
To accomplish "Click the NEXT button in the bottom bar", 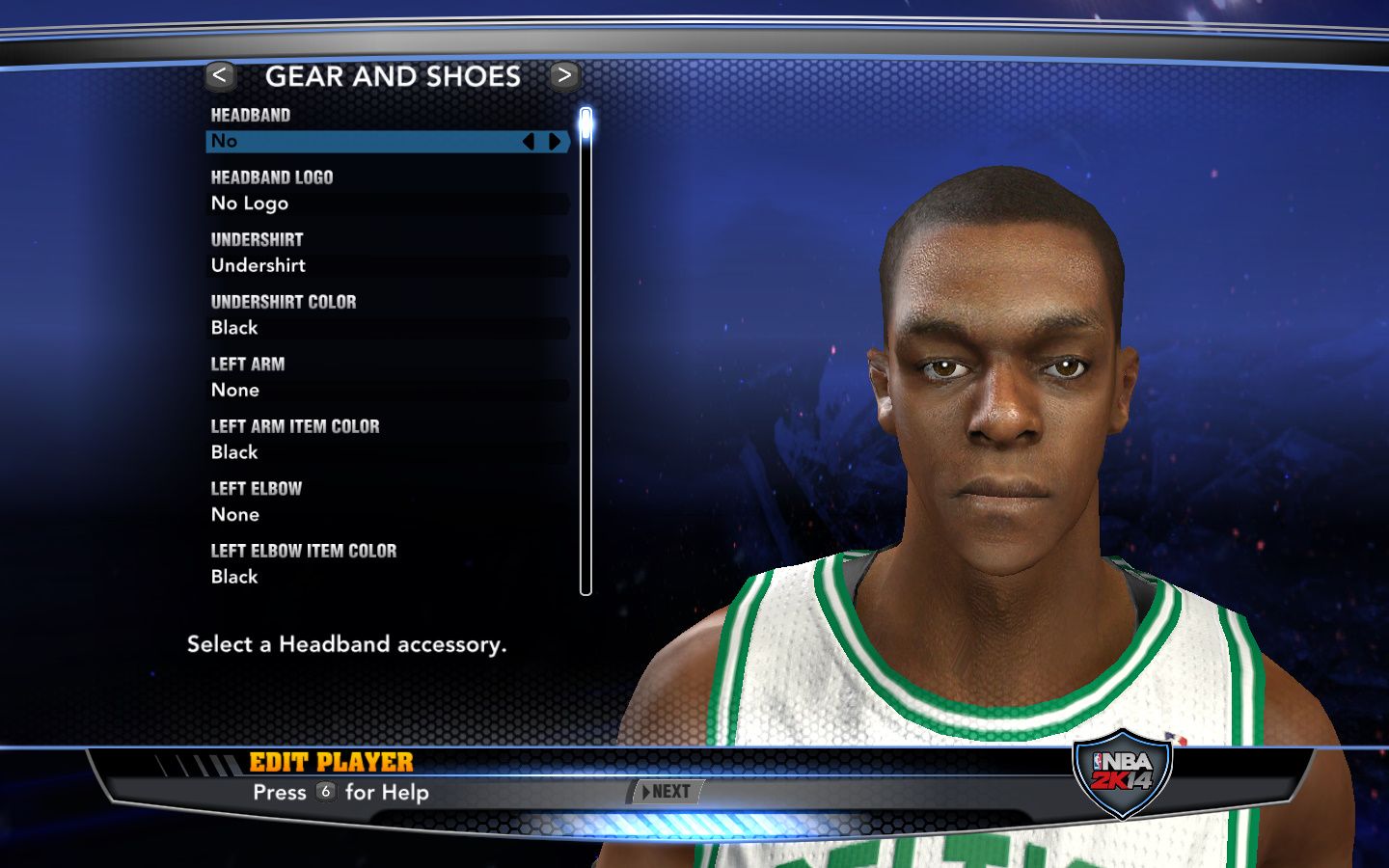I will pos(667,792).
